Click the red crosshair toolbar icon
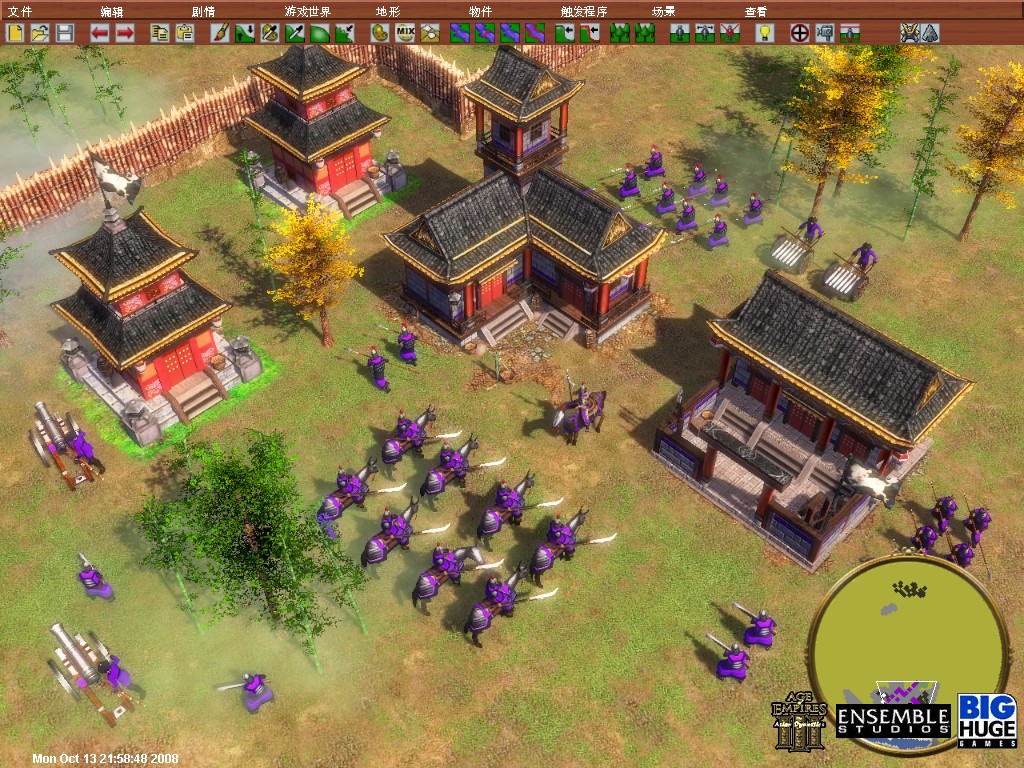The image size is (1024, 768). tap(800, 33)
